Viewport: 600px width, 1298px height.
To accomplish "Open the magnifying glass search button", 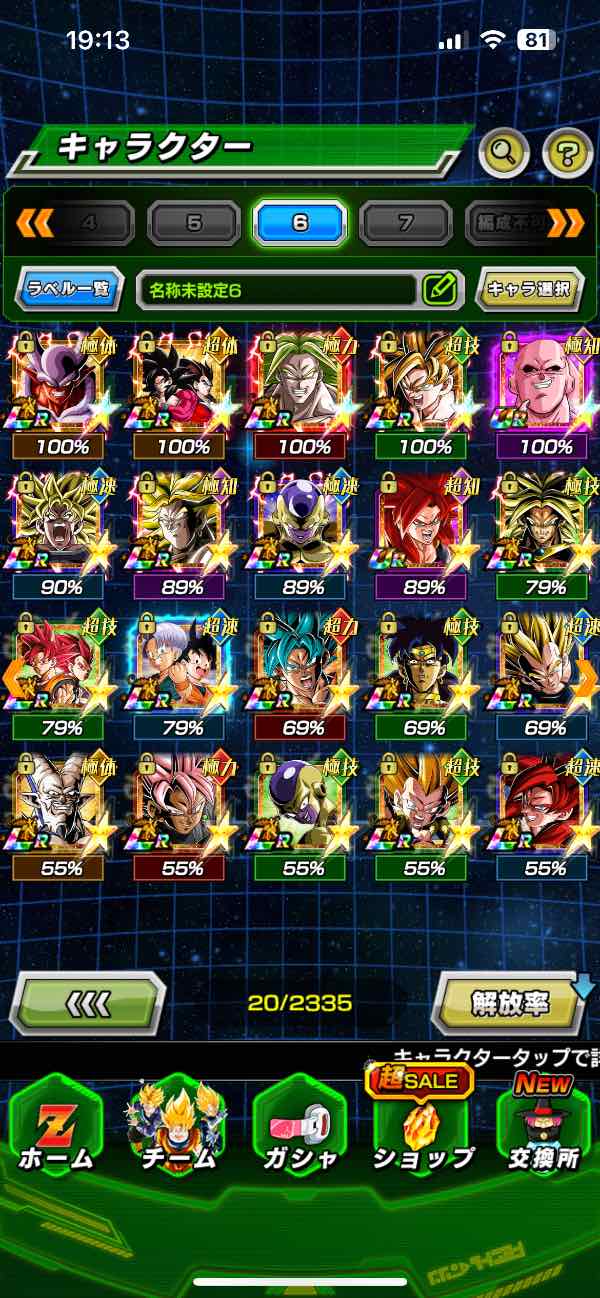I will tap(505, 152).
